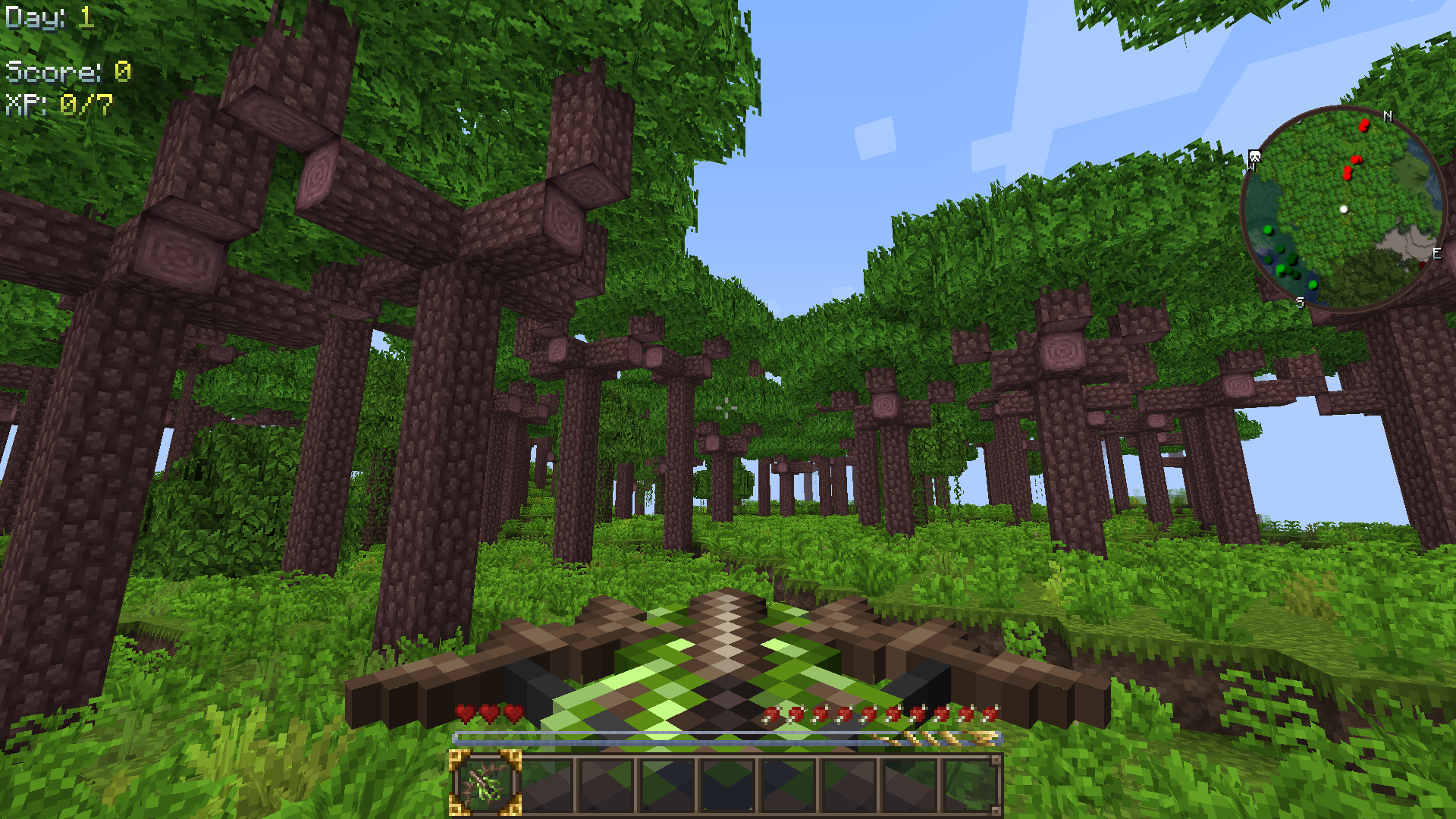Image resolution: width=1456 pixels, height=819 pixels.
Task: Click the white player marker on the minimap
Action: 1344,209
